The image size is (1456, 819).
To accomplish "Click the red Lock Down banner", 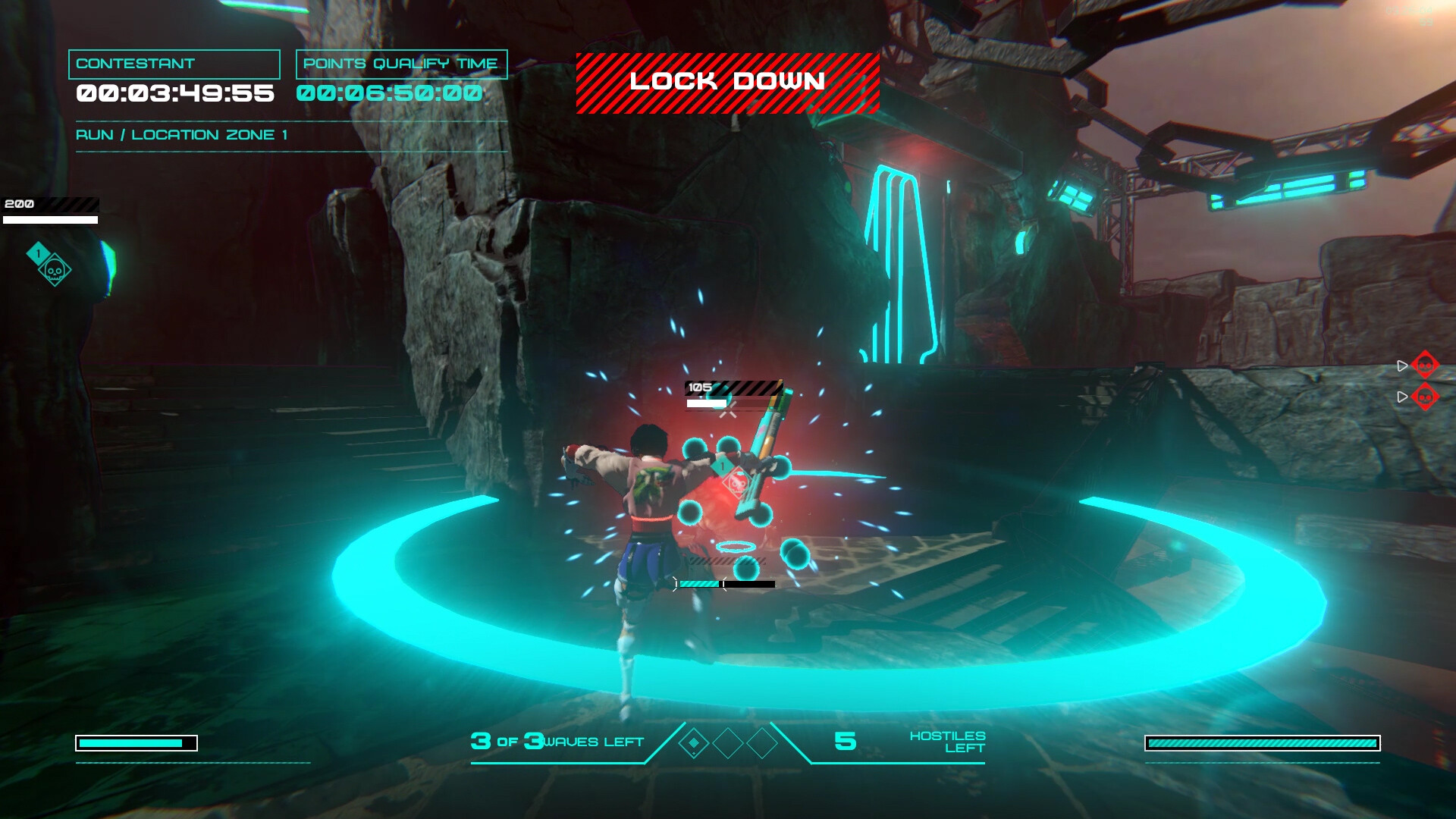I will (x=727, y=83).
